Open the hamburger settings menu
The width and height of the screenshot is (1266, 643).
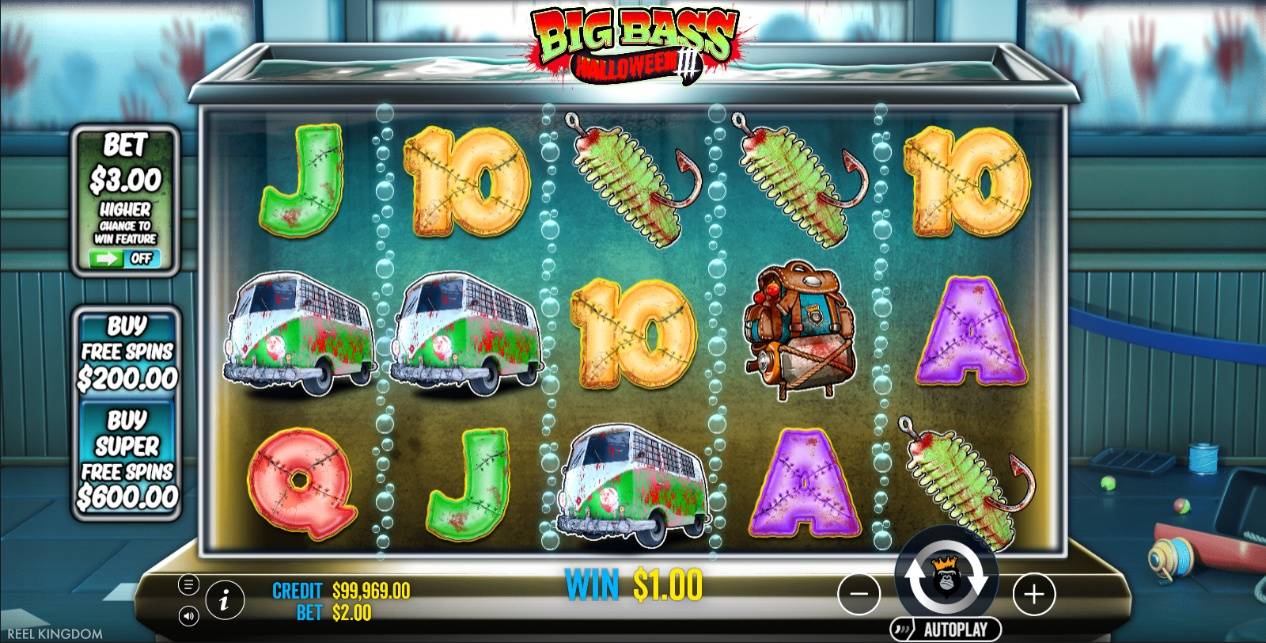pos(188,585)
